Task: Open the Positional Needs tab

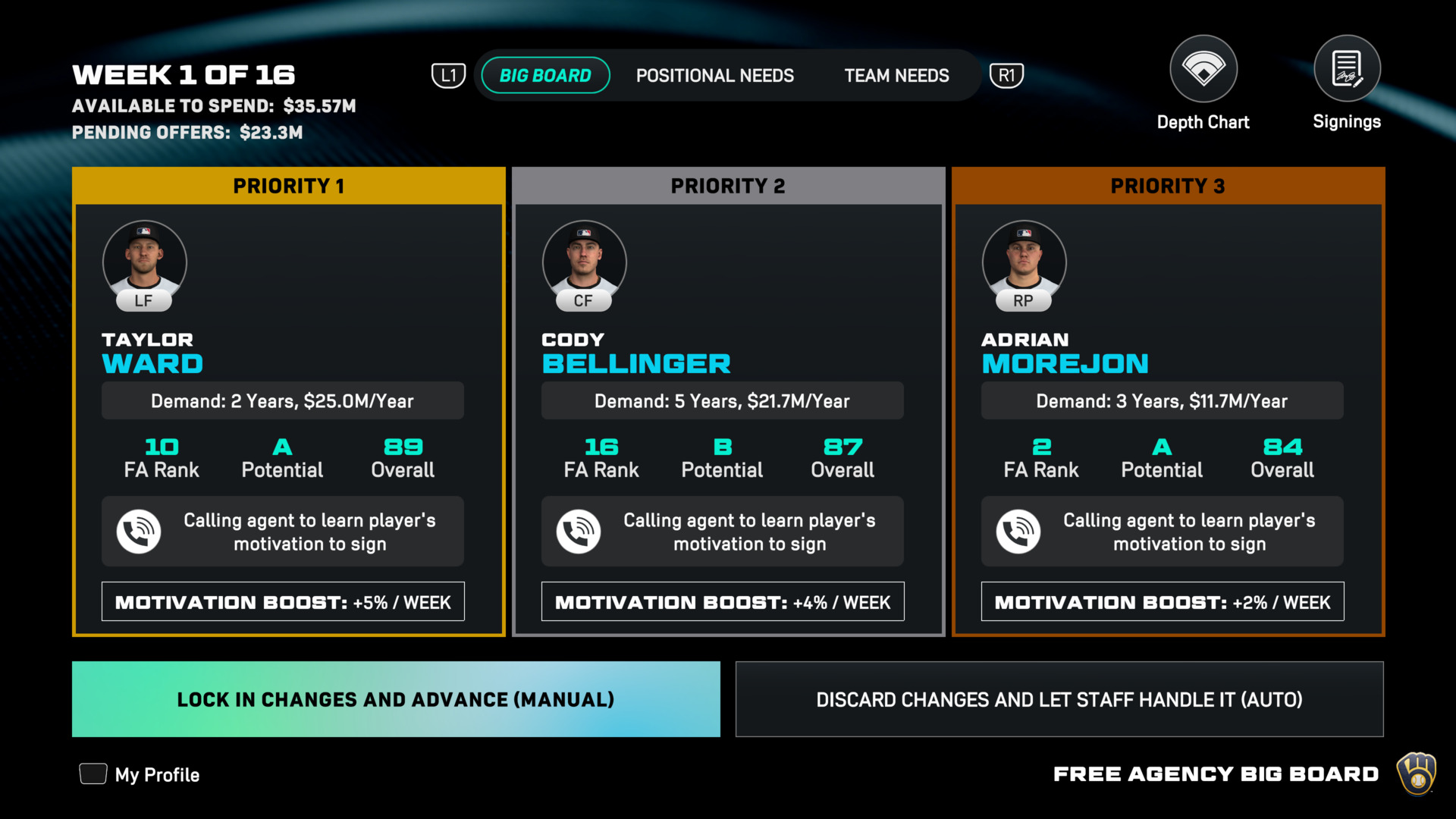Action: click(714, 76)
